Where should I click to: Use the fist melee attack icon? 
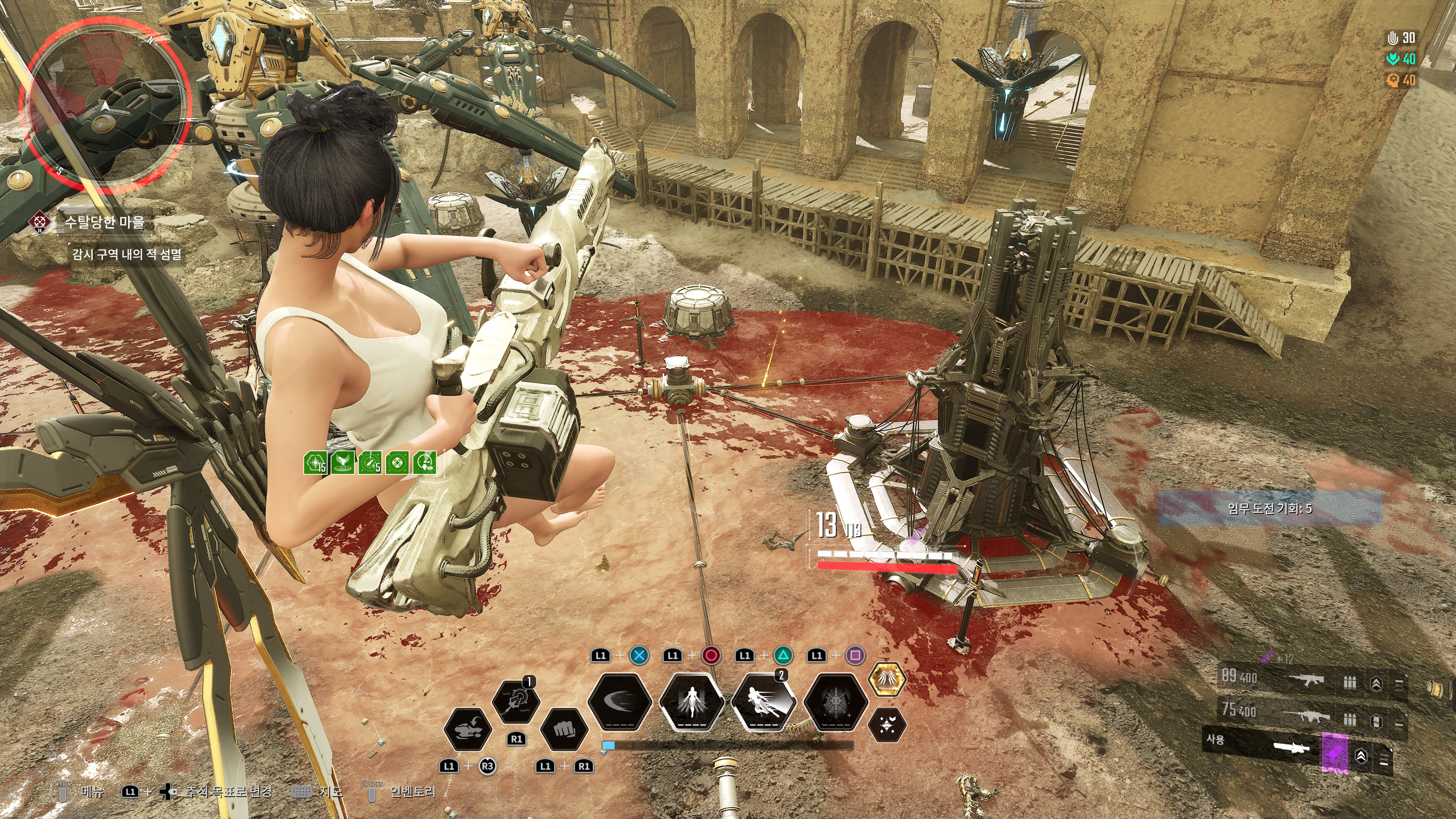[x=563, y=729]
